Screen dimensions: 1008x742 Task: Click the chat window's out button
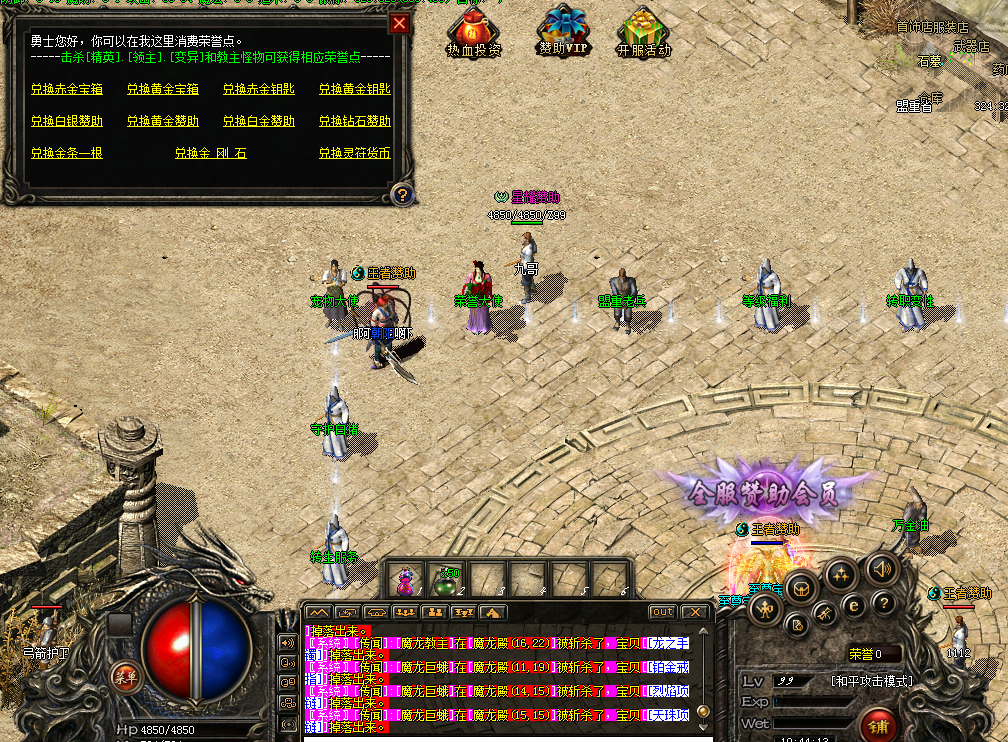point(662,611)
